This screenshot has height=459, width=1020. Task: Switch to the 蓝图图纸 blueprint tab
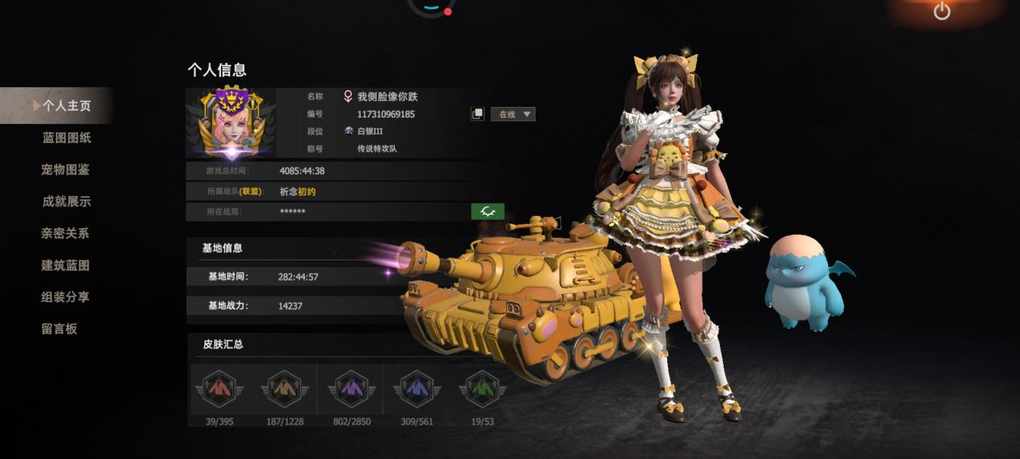click(x=66, y=137)
